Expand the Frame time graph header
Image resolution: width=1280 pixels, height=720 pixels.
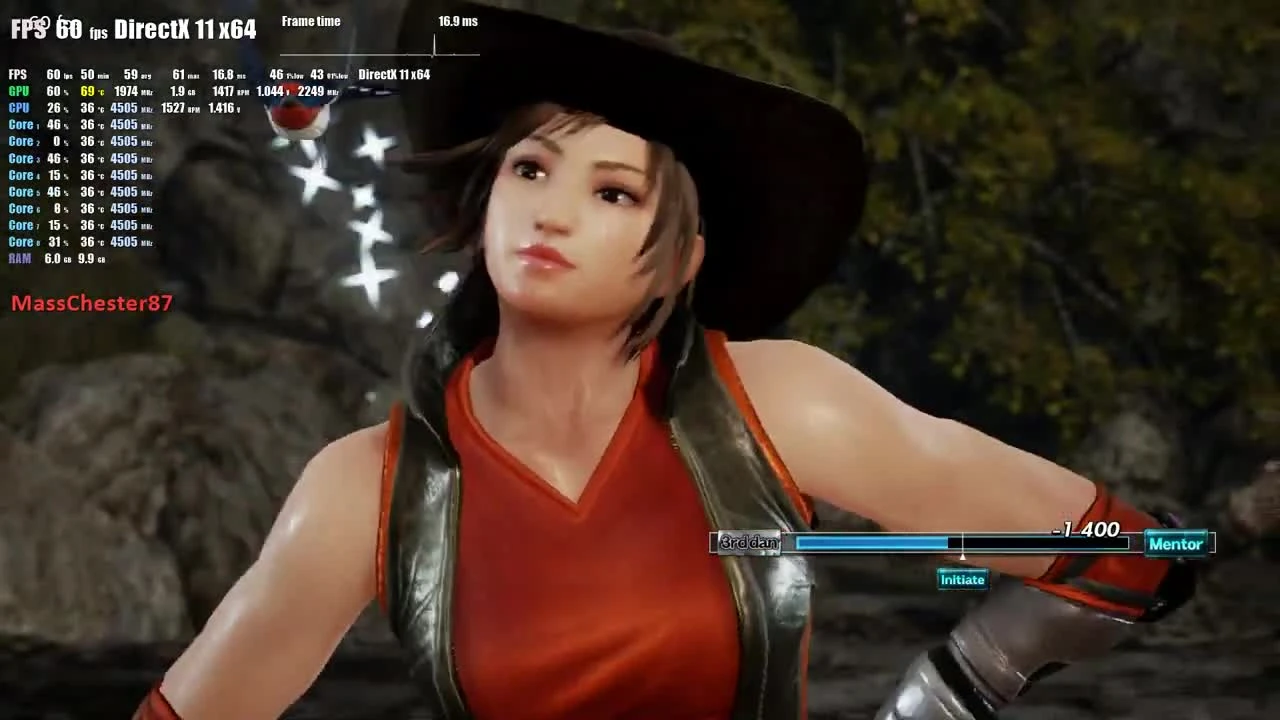[311, 21]
